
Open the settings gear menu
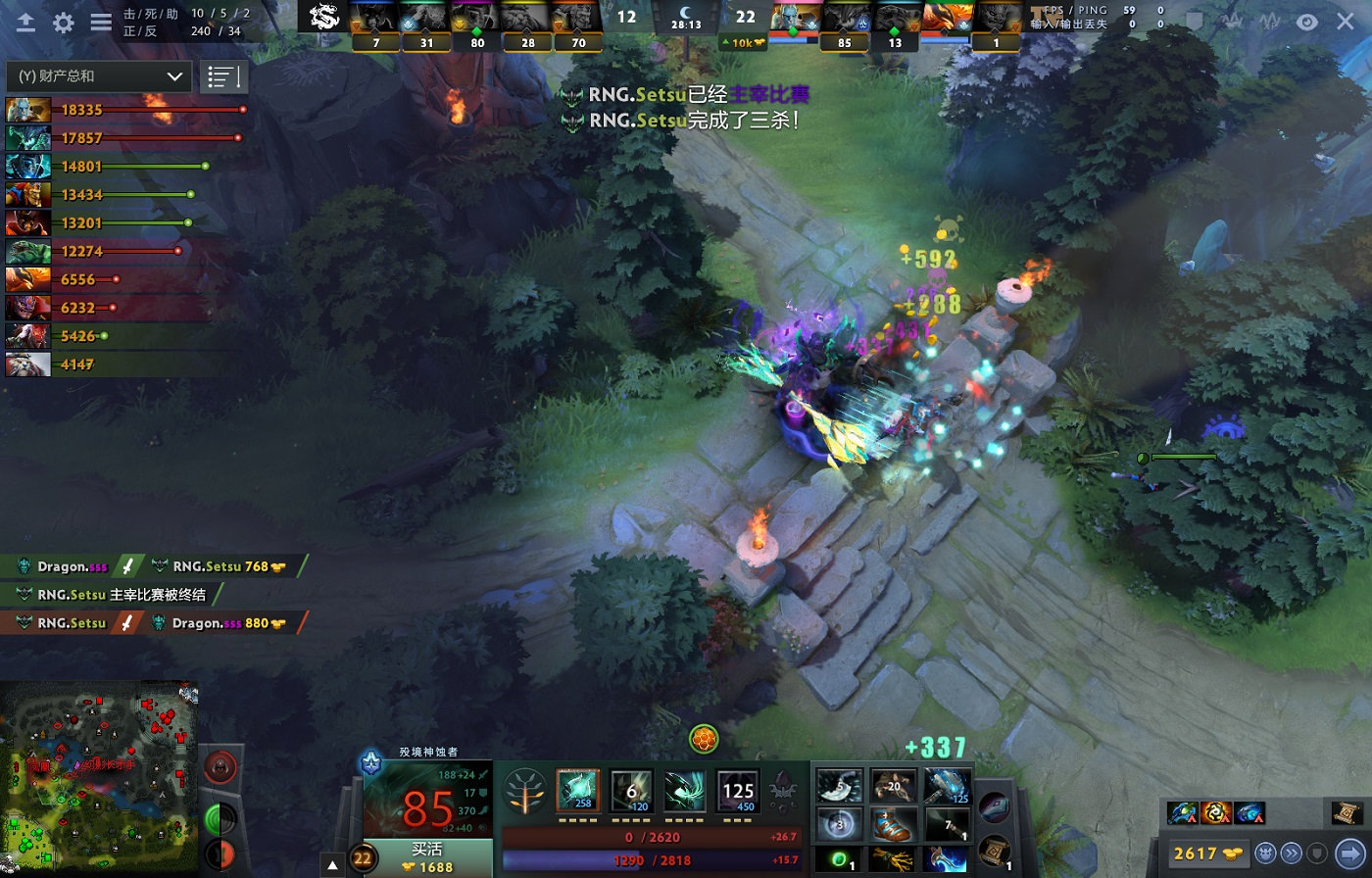(64, 23)
